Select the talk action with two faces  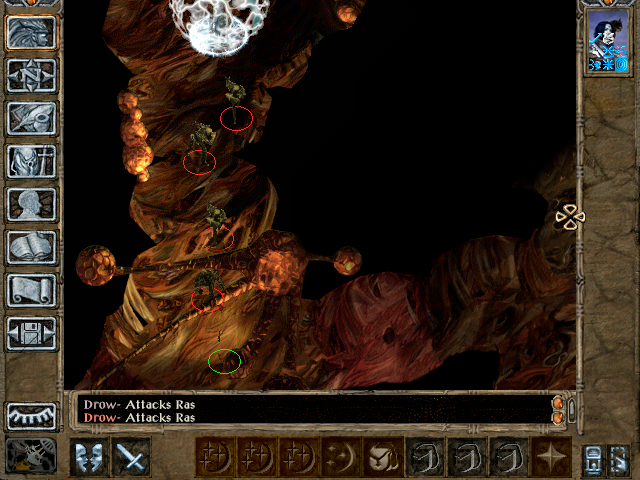tap(89, 457)
